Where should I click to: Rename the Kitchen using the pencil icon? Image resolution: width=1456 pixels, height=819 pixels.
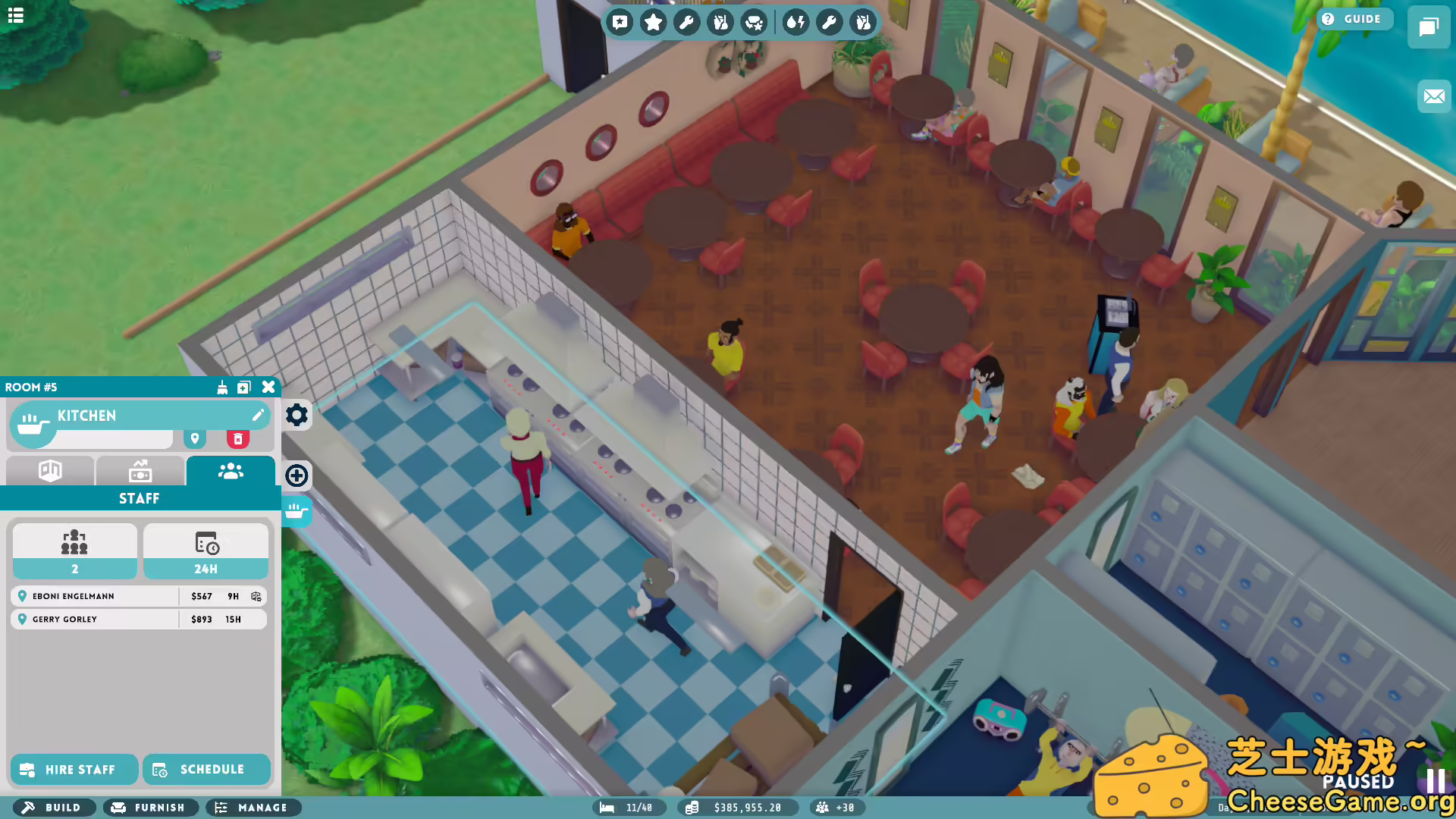[x=258, y=415]
